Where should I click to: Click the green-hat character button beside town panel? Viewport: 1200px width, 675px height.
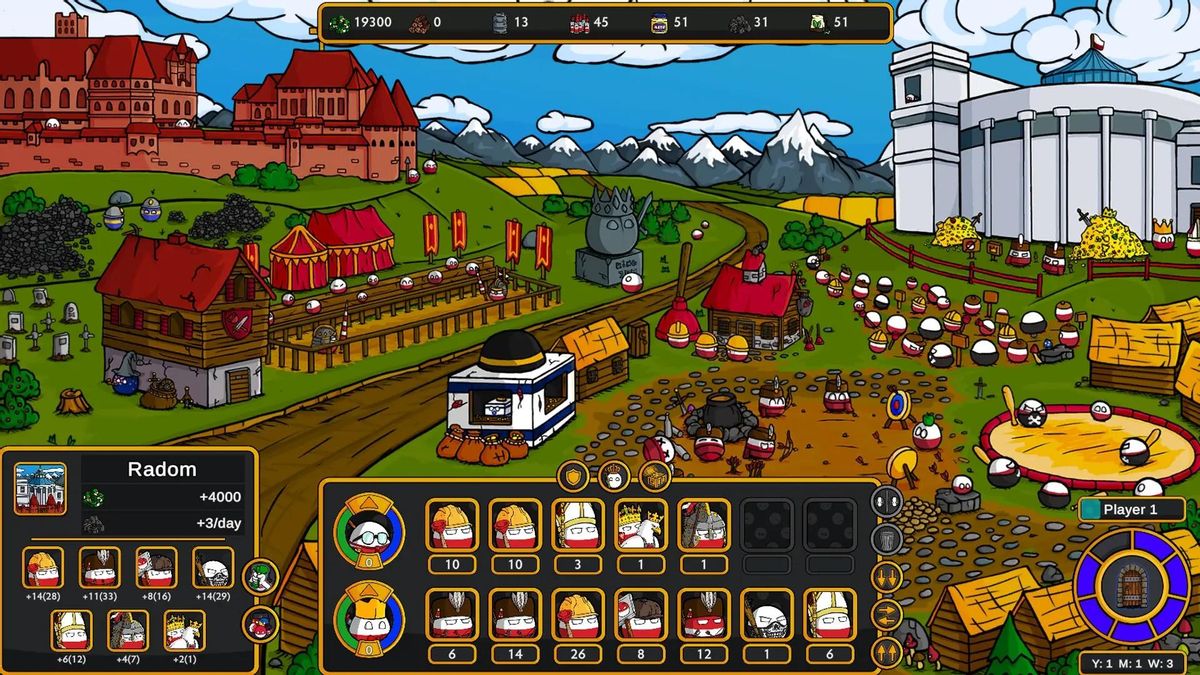[260, 576]
